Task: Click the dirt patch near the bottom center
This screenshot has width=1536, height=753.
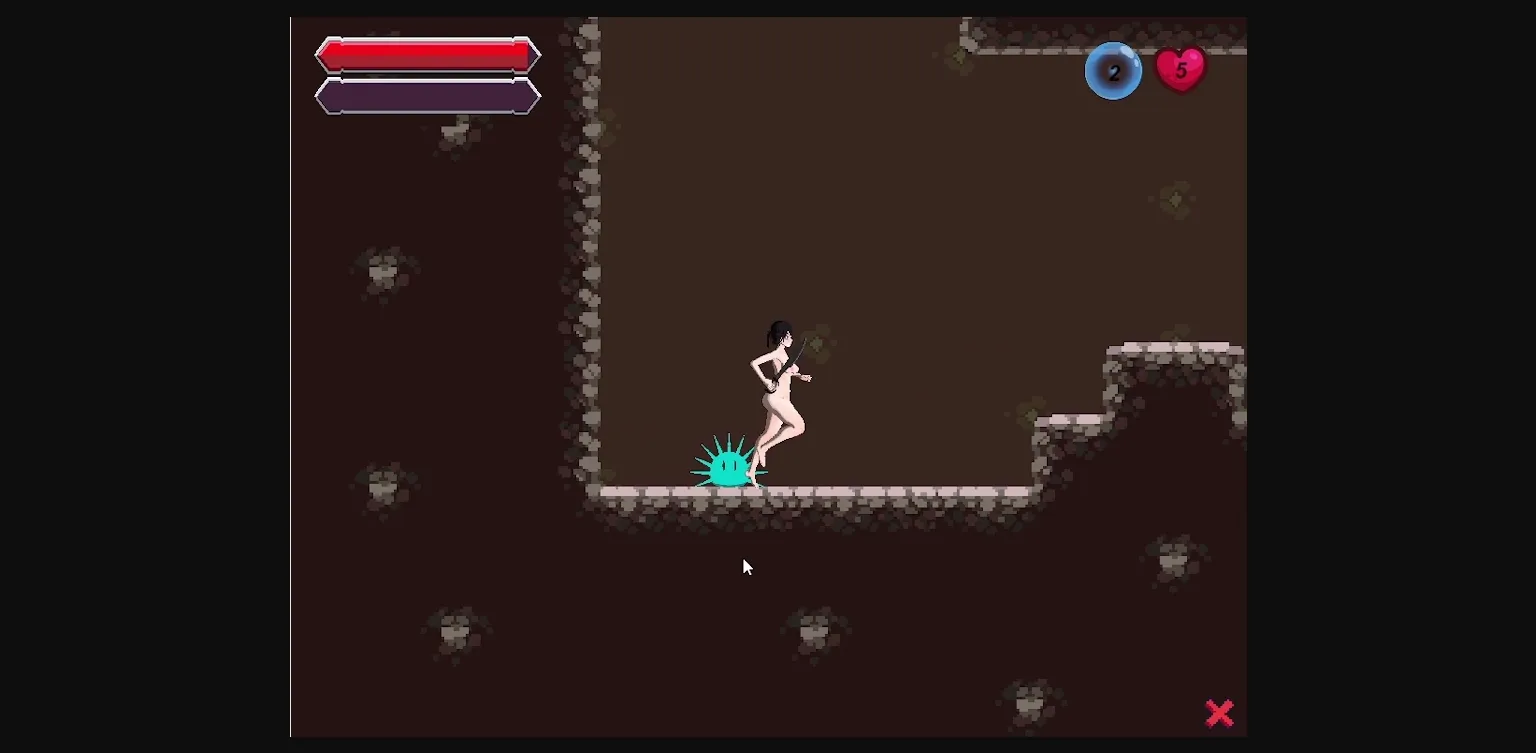Action: pyautogui.click(x=815, y=630)
